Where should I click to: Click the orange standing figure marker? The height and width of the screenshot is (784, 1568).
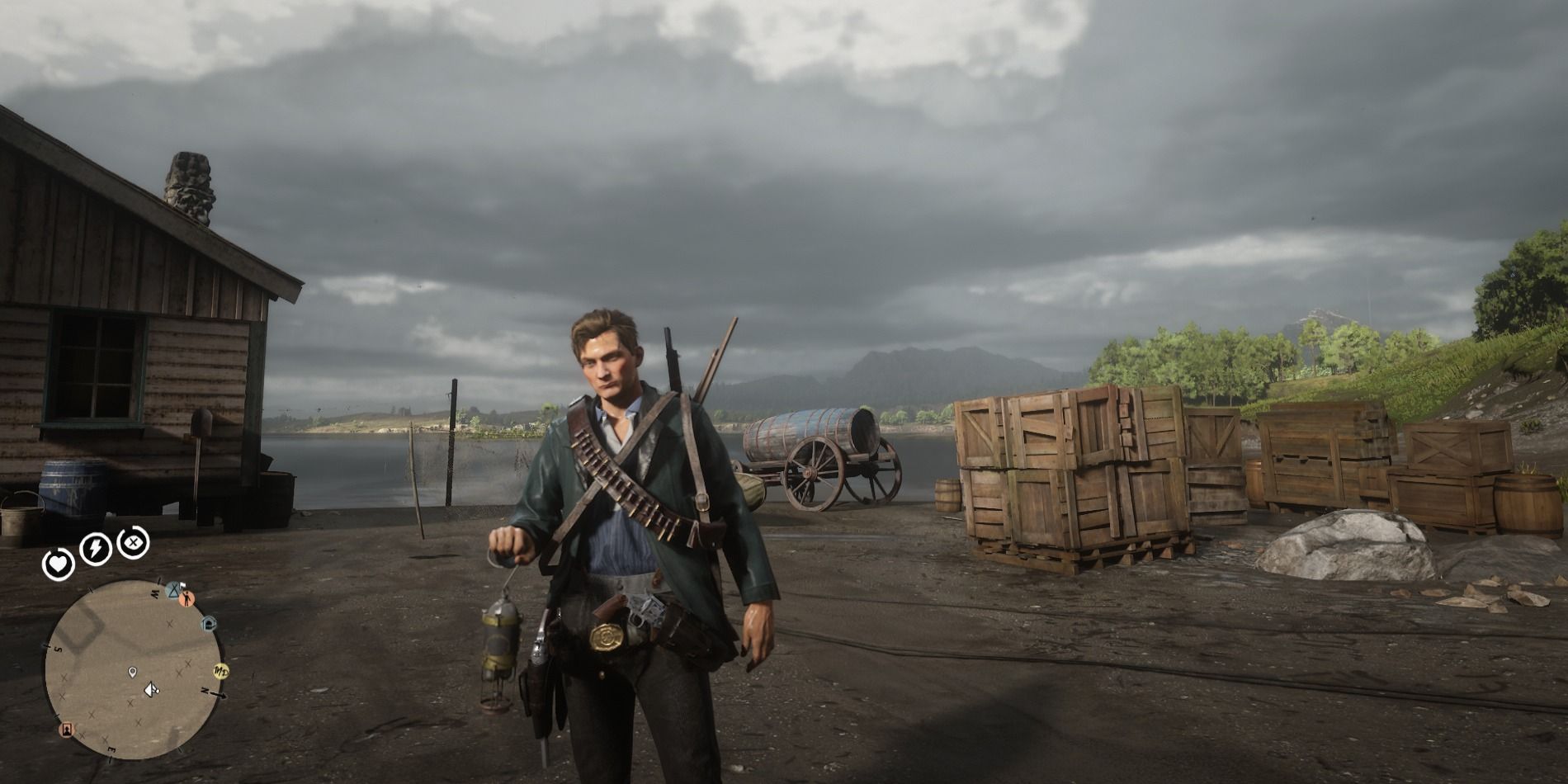click(x=188, y=599)
